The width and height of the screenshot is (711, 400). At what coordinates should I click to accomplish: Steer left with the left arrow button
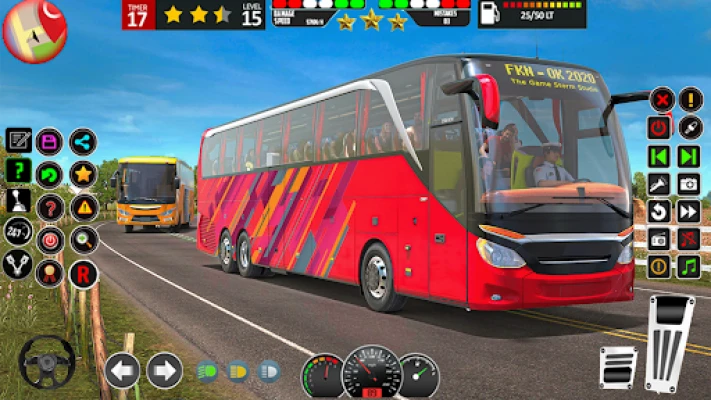pos(122,370)
